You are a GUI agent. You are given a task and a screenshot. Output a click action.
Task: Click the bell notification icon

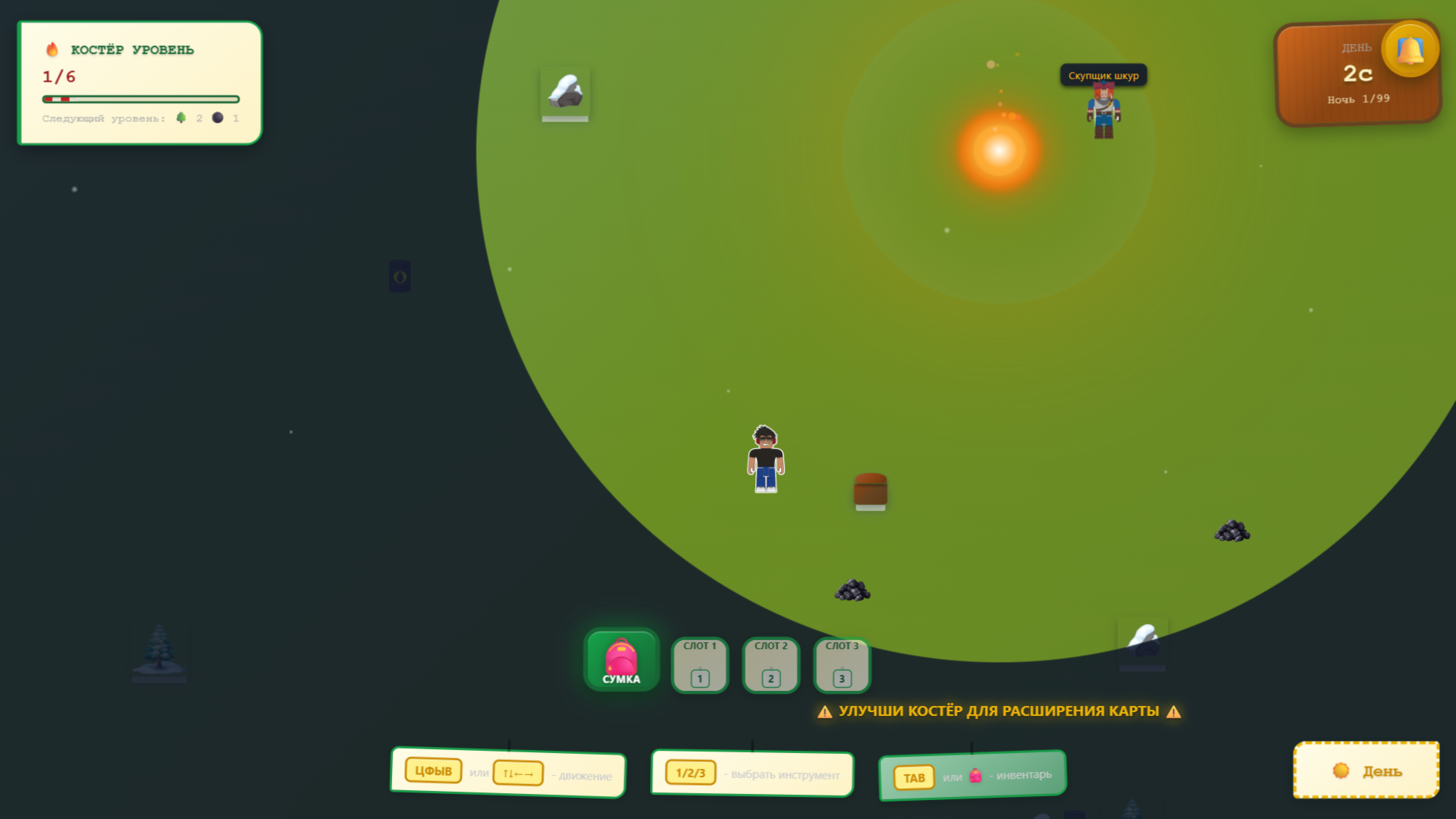click(x=1409, y=49)
